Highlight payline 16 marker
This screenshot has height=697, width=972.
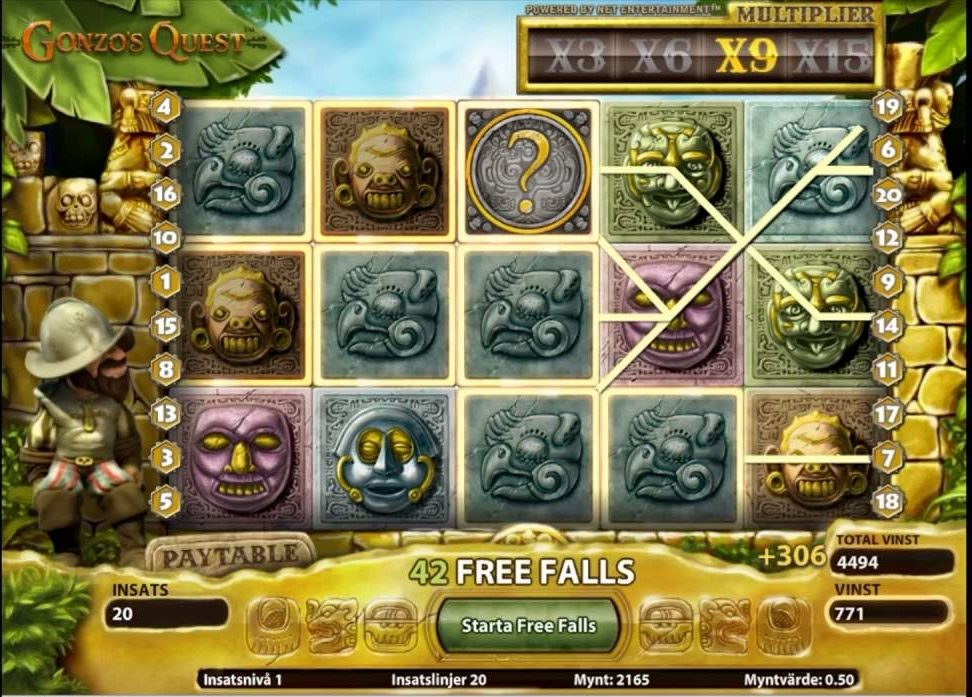tap(165, 194)
